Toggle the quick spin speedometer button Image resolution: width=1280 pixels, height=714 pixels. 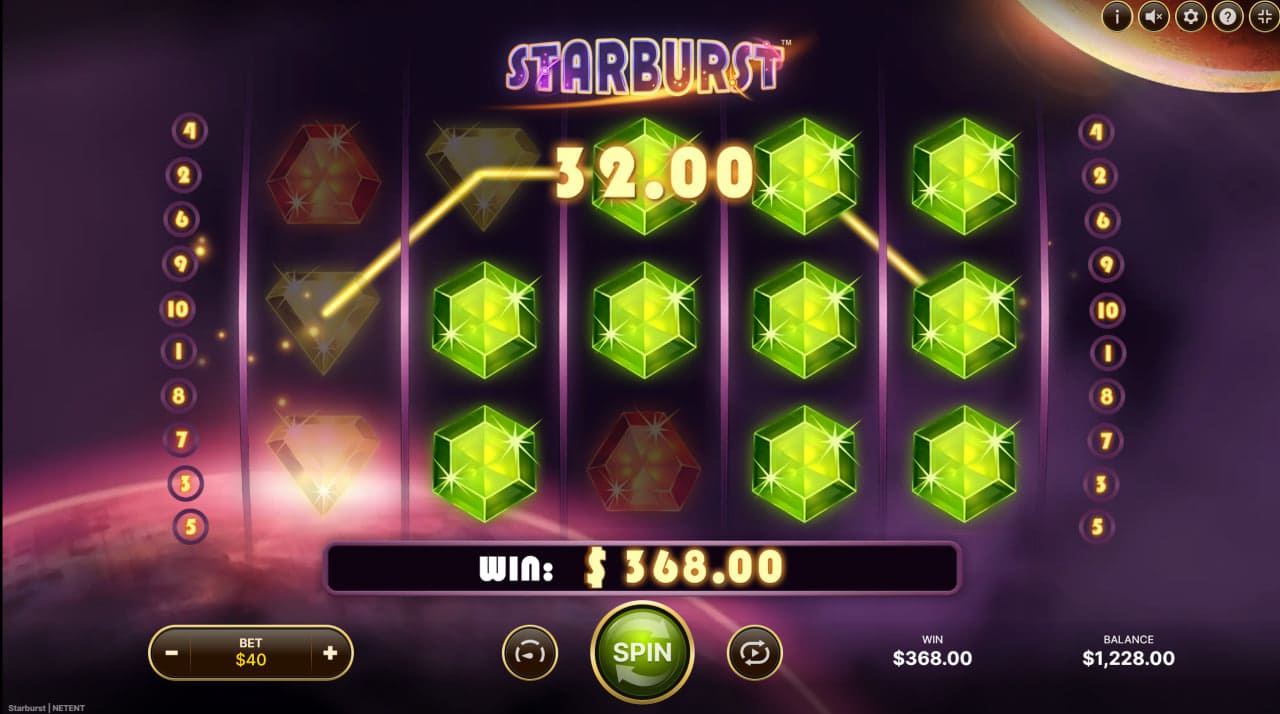(529, 653)
